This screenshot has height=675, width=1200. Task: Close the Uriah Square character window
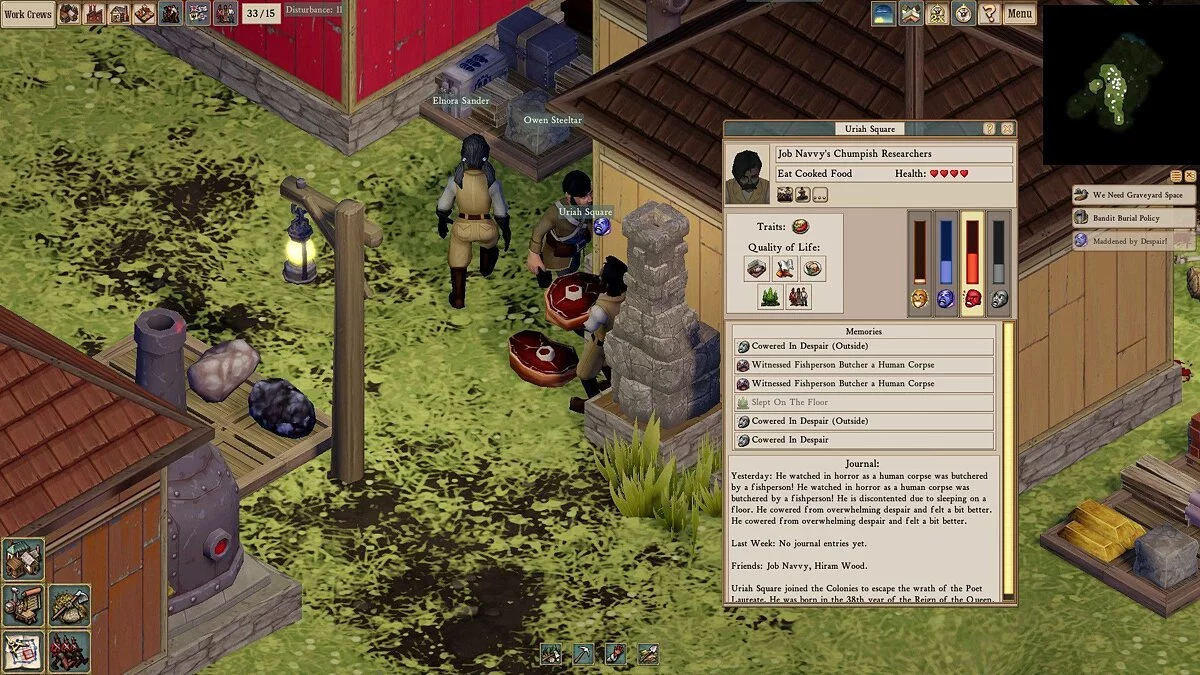tap(1007, 129)
